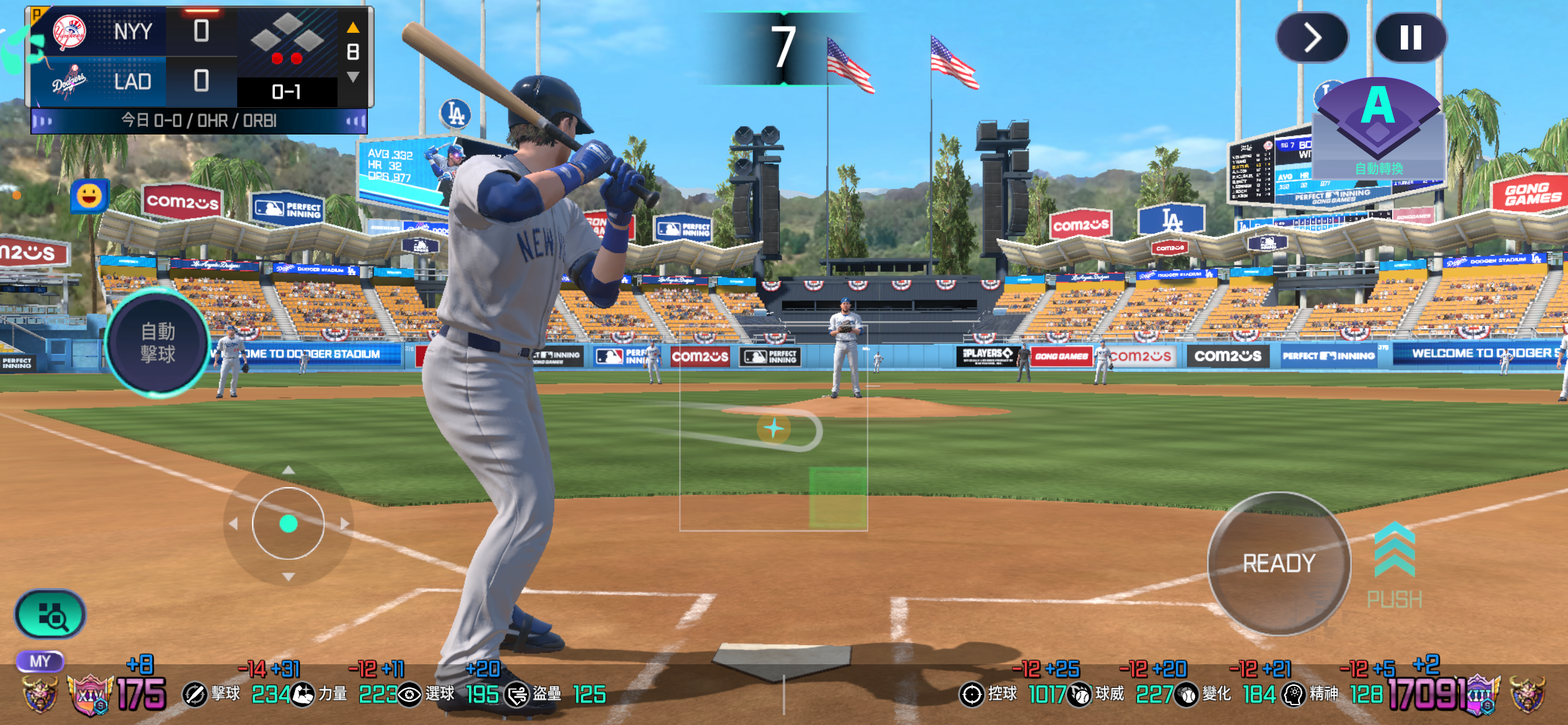Move batting cursor with the directional pad
This screenshot has height=725, width=1568.
coord(288,524)
